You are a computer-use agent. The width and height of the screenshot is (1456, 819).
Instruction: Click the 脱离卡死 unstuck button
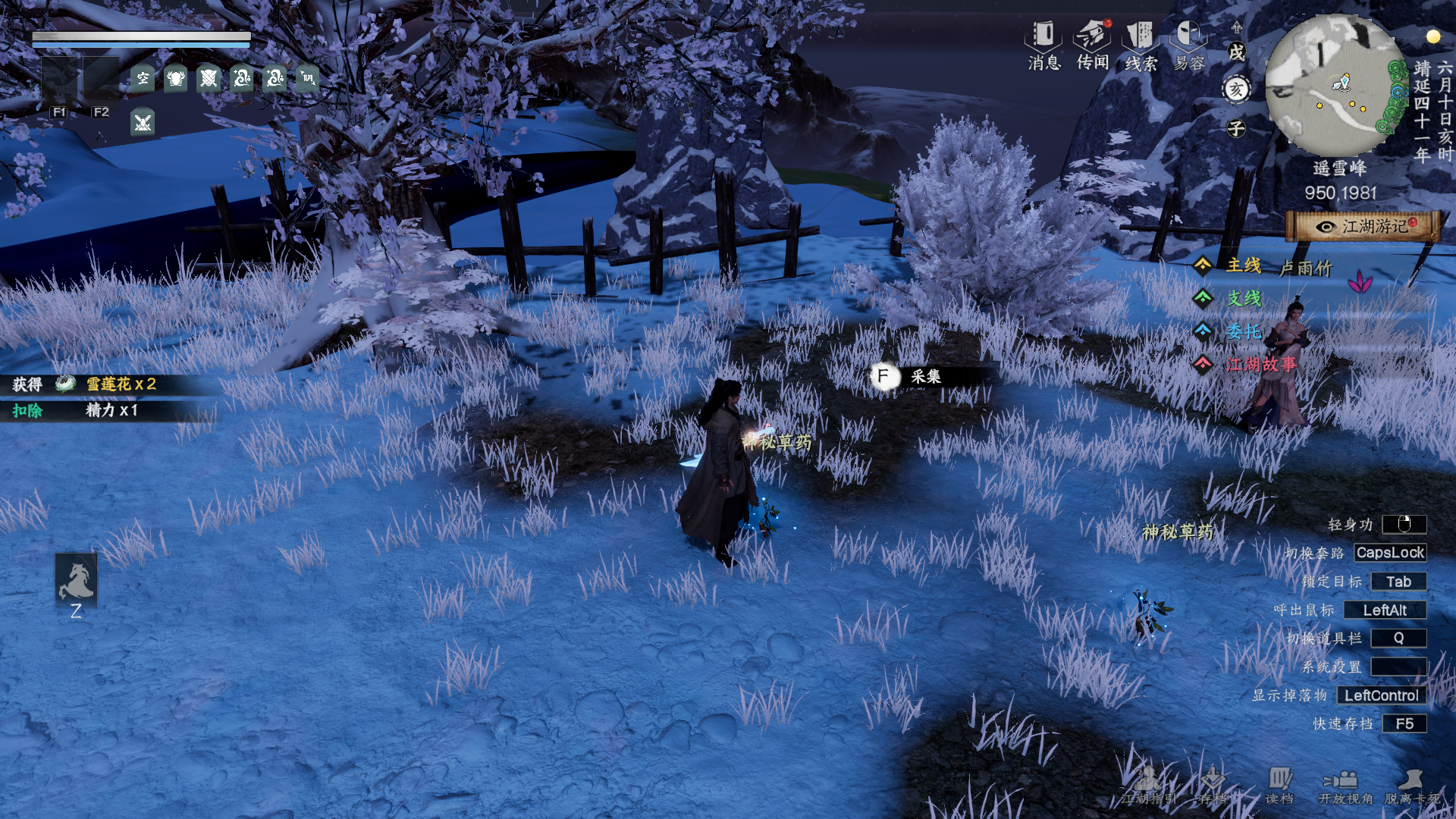pyautogui.click(x=1411, y=786)
